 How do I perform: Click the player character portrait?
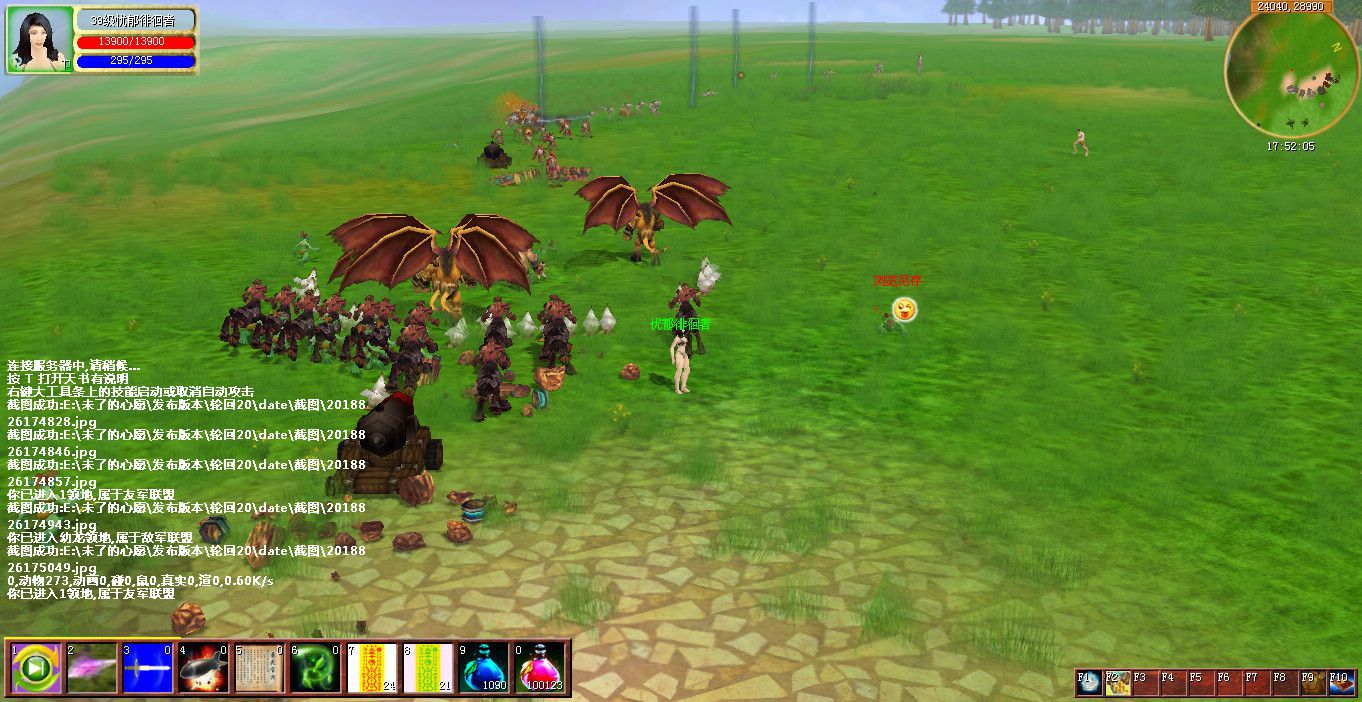[x=40, y=40]
